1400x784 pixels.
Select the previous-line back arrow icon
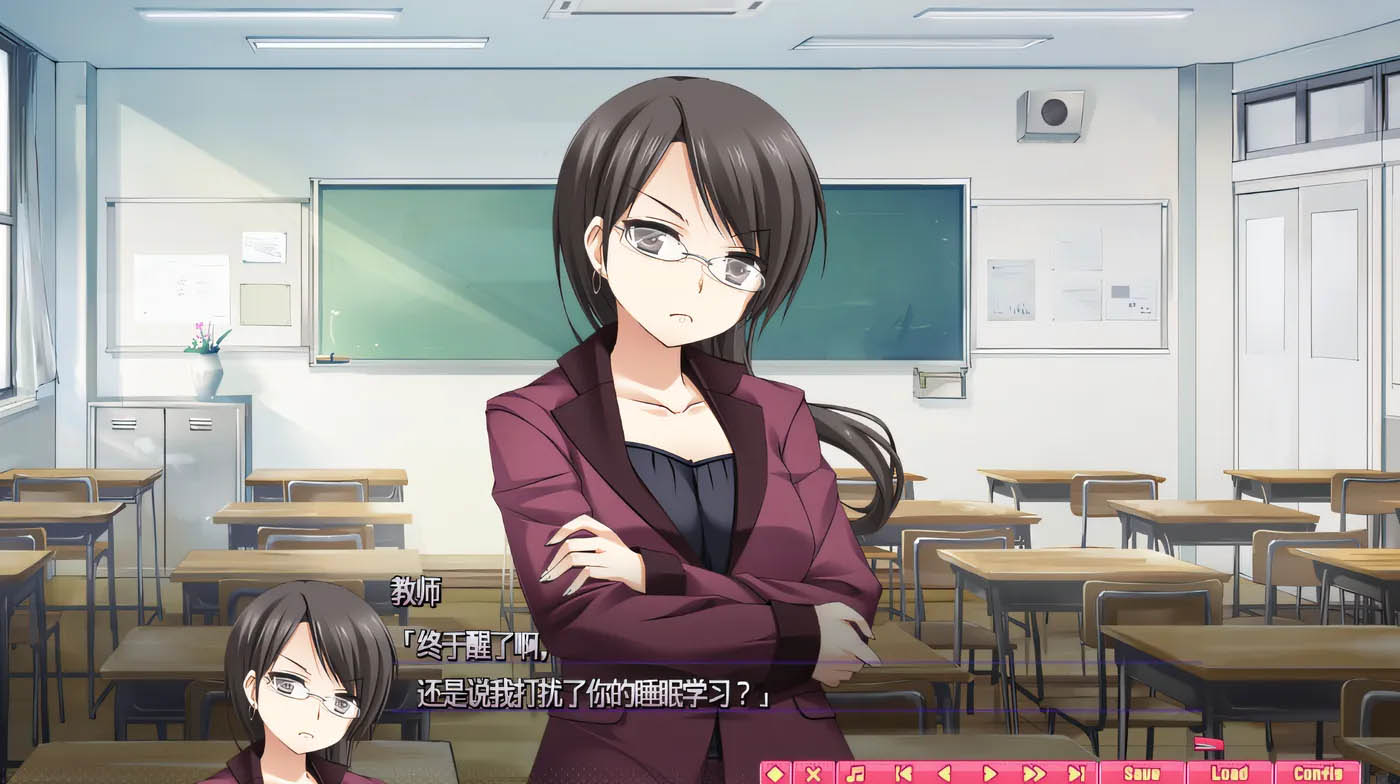[x=943, y=772]
